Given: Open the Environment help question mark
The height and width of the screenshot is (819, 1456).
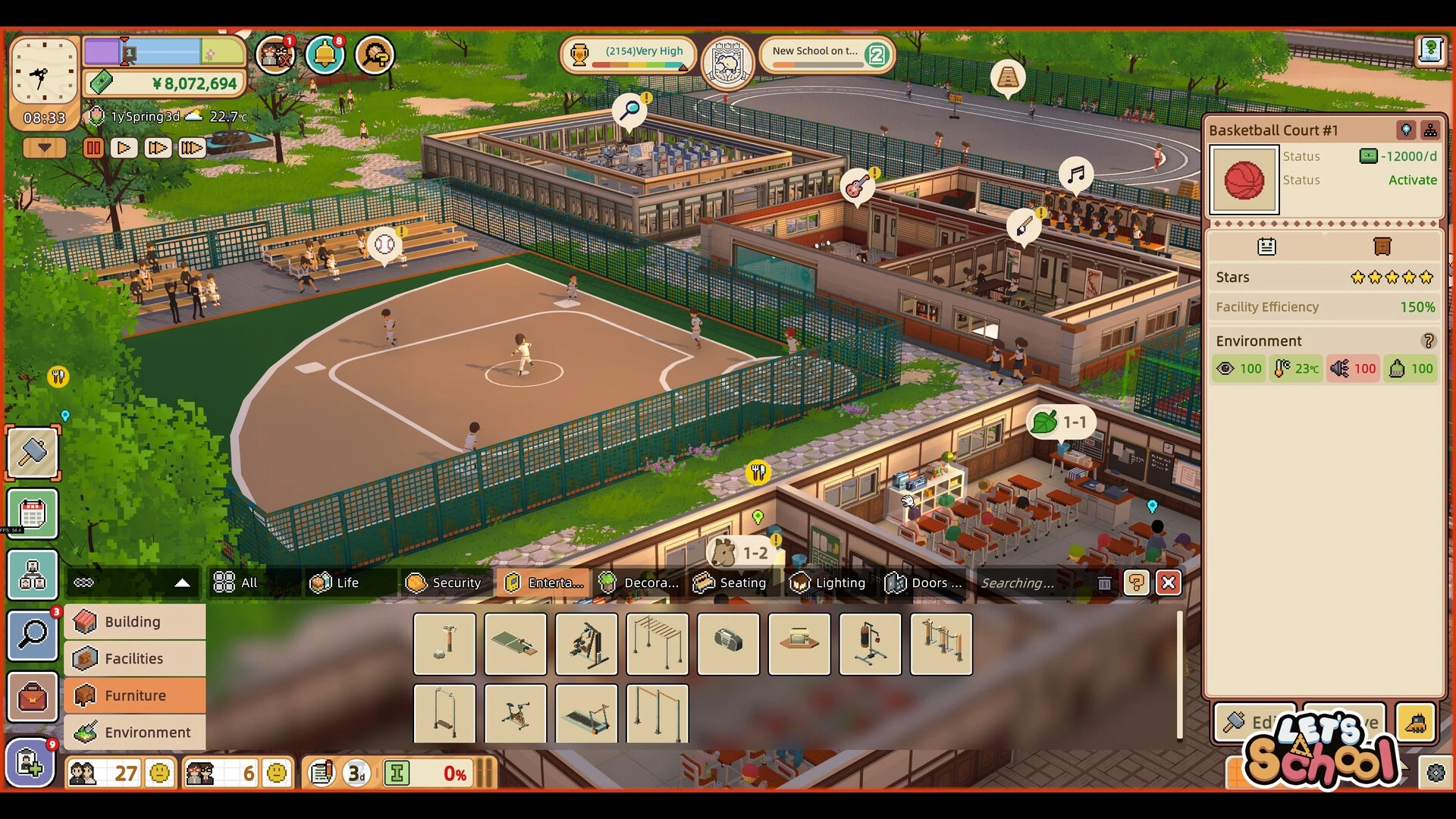Looking at the screenshot, I should [x=1428, y=341].
